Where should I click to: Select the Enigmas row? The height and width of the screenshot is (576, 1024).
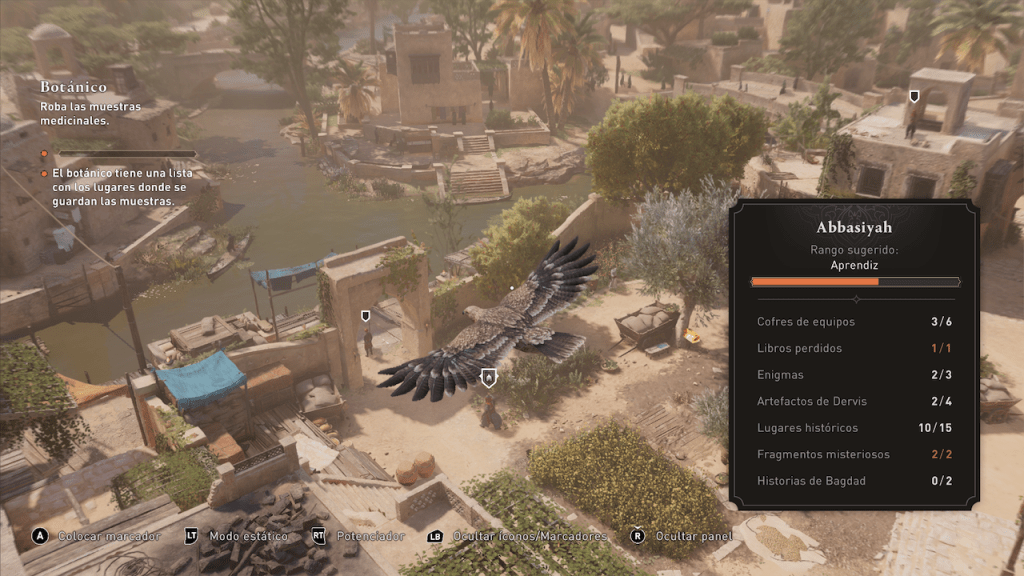(853, 375)
